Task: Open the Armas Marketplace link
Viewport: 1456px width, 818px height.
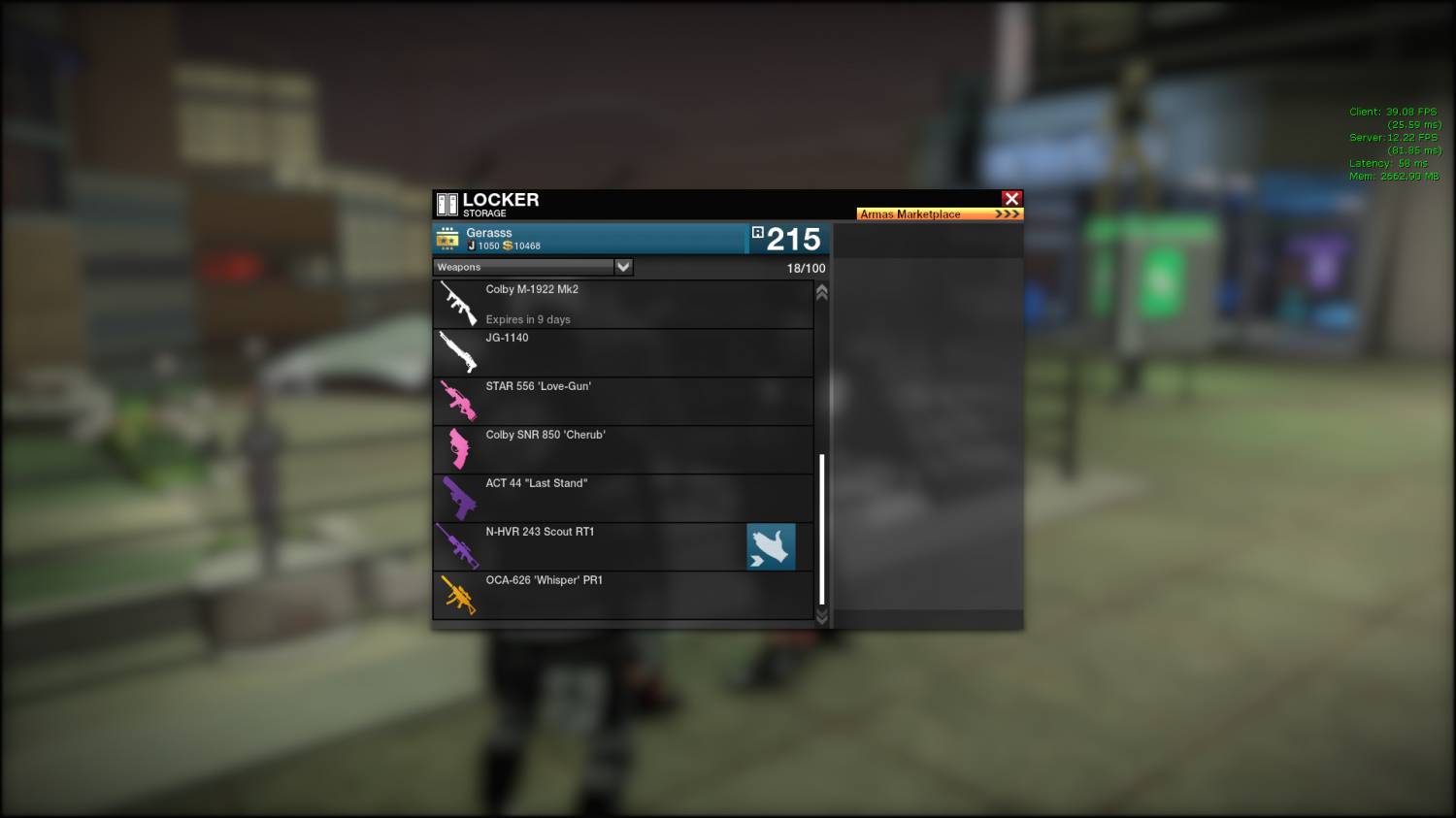Action: tap(939, 213)
